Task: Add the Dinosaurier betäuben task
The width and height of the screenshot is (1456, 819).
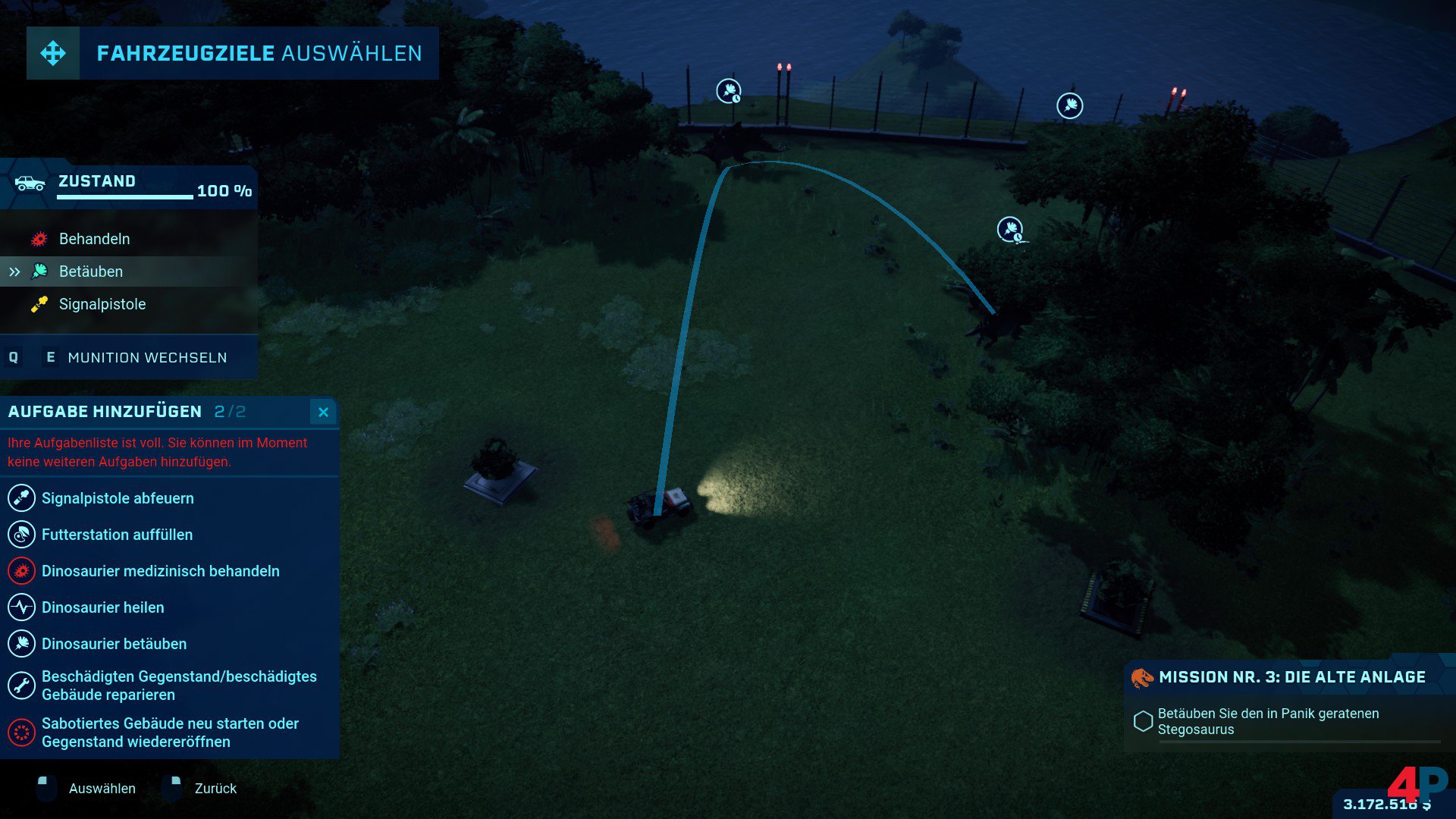Action: (114, 644)
